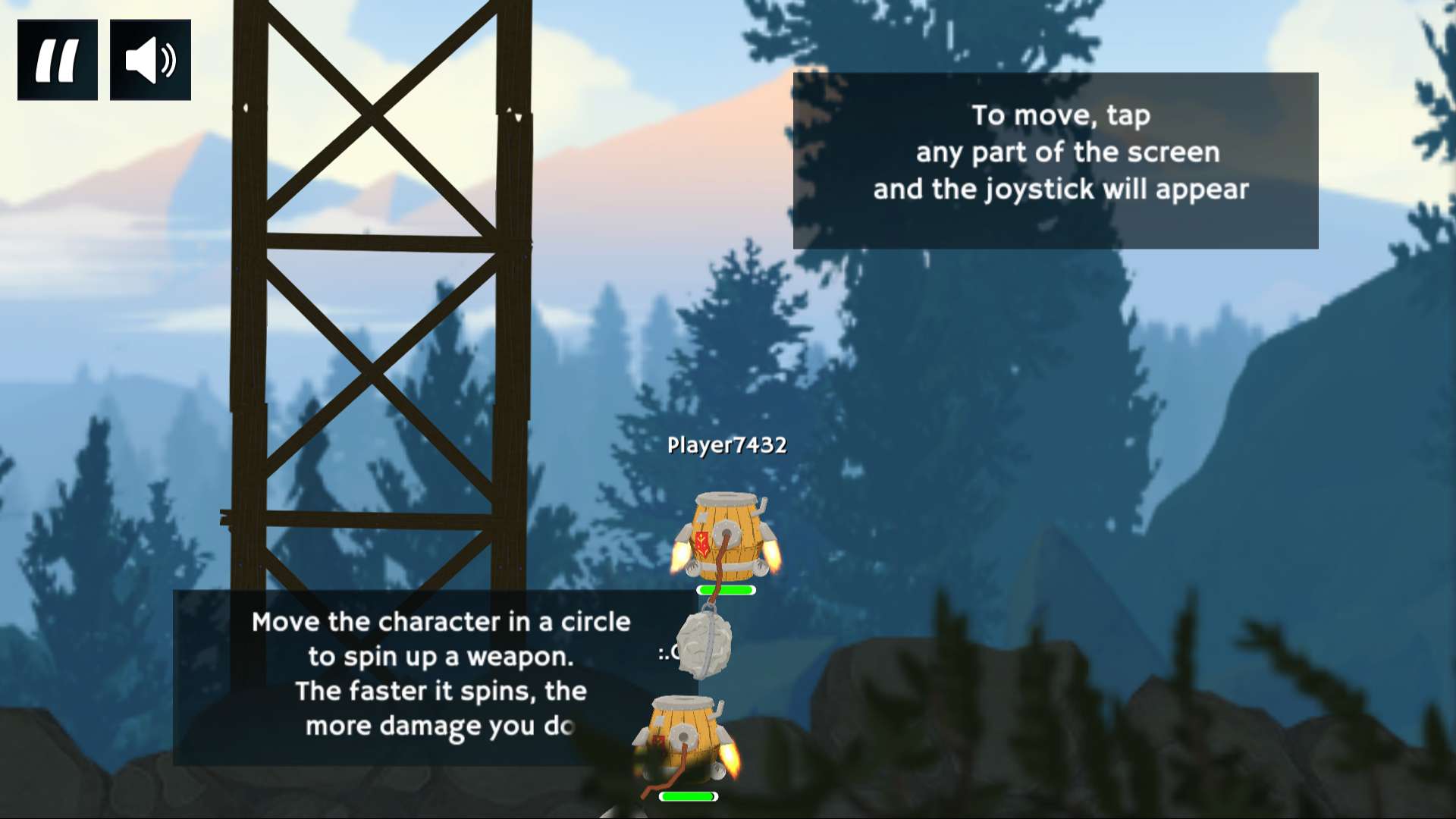Toggle the sound speaker button
The height and width of the screenshot is (819, 1456).
click(150, 60)
